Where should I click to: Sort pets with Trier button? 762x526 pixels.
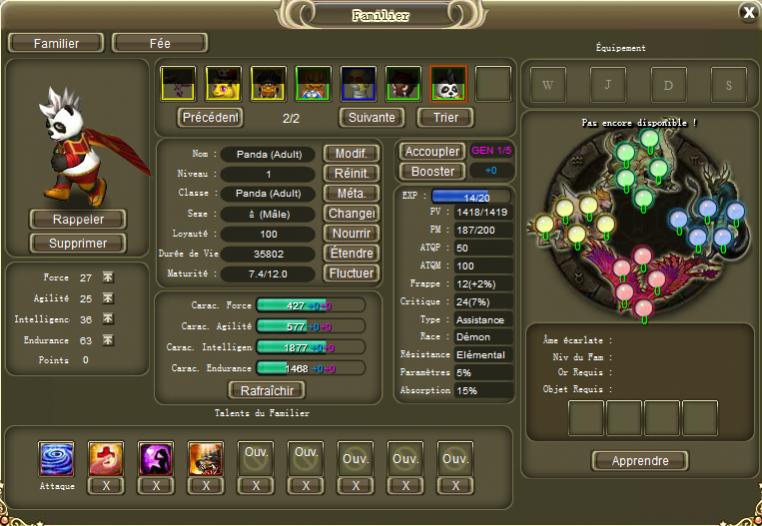(445, 117)
